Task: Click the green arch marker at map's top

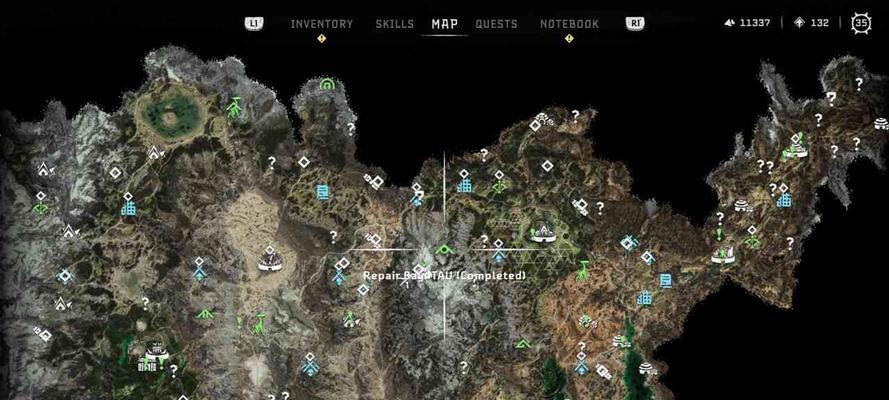Action: click(326, 85)
